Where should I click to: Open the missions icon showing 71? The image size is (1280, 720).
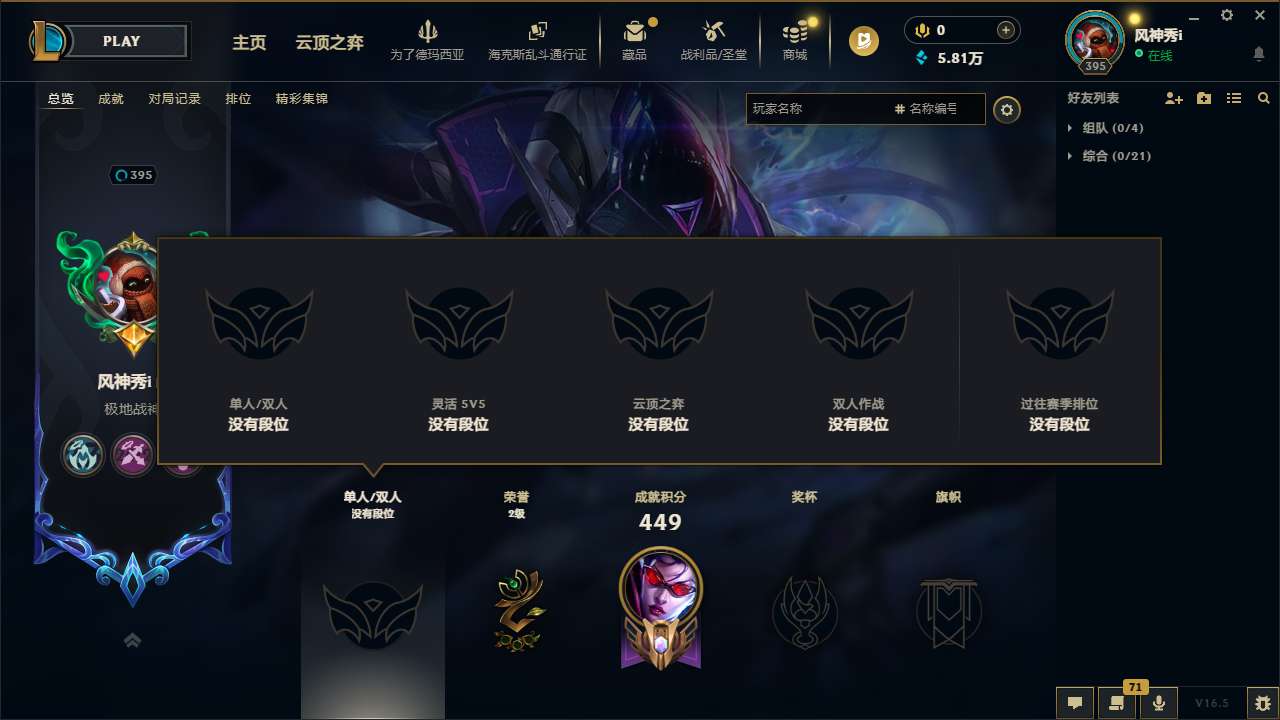(1115, 703)
